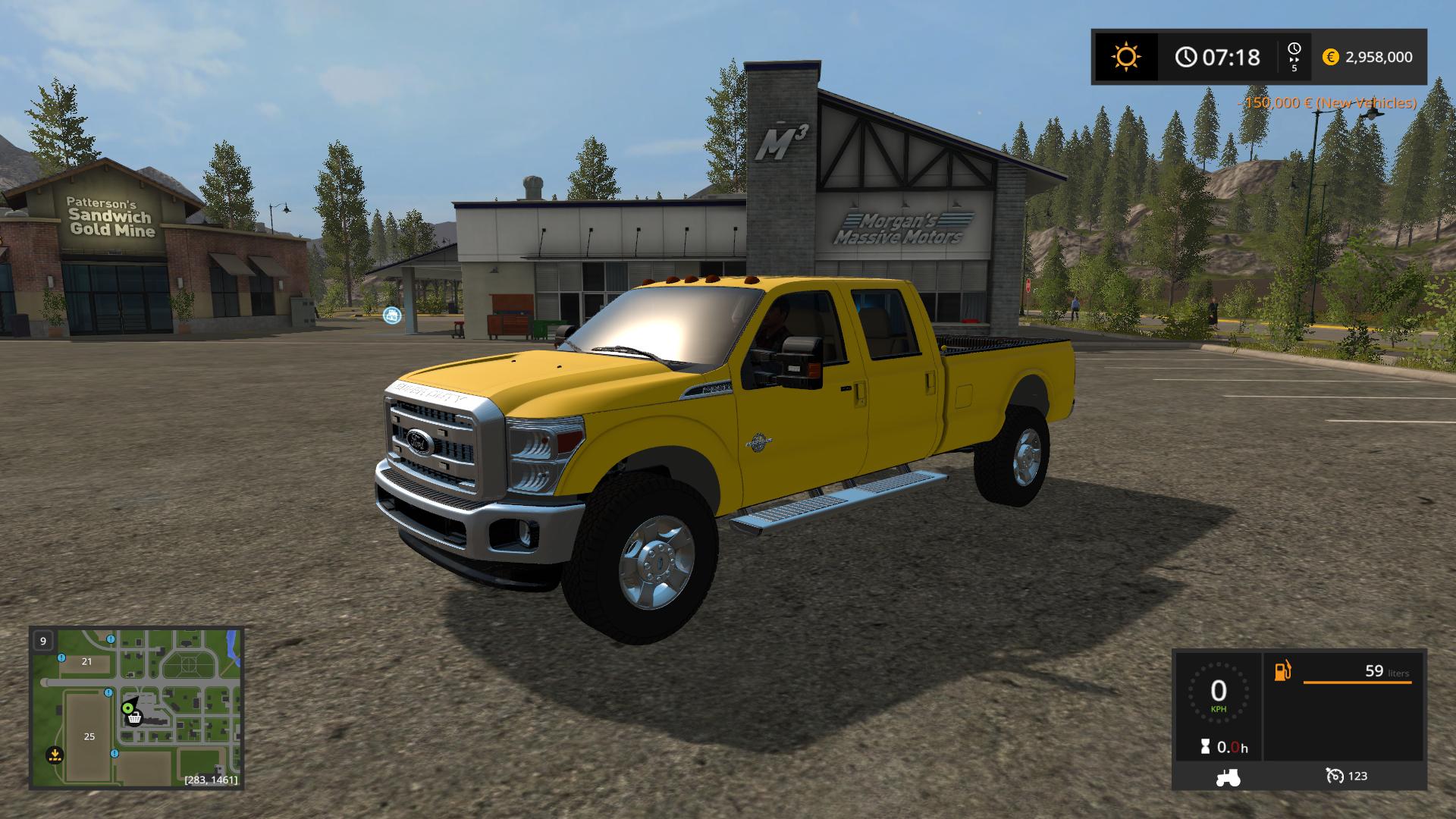Click the yellow unloading marker on minimap

tap(54, 755)
